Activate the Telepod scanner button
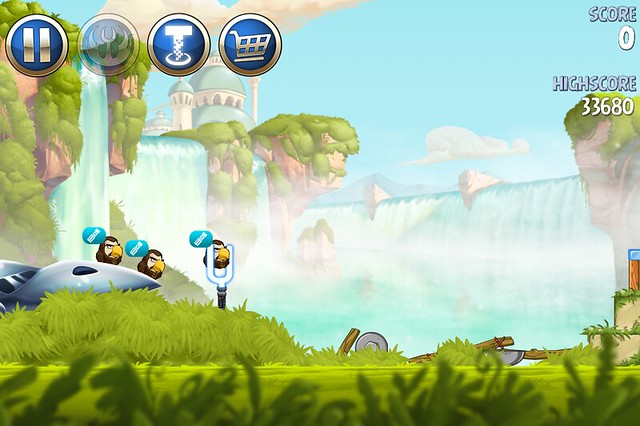 click(x=179, y=45)
